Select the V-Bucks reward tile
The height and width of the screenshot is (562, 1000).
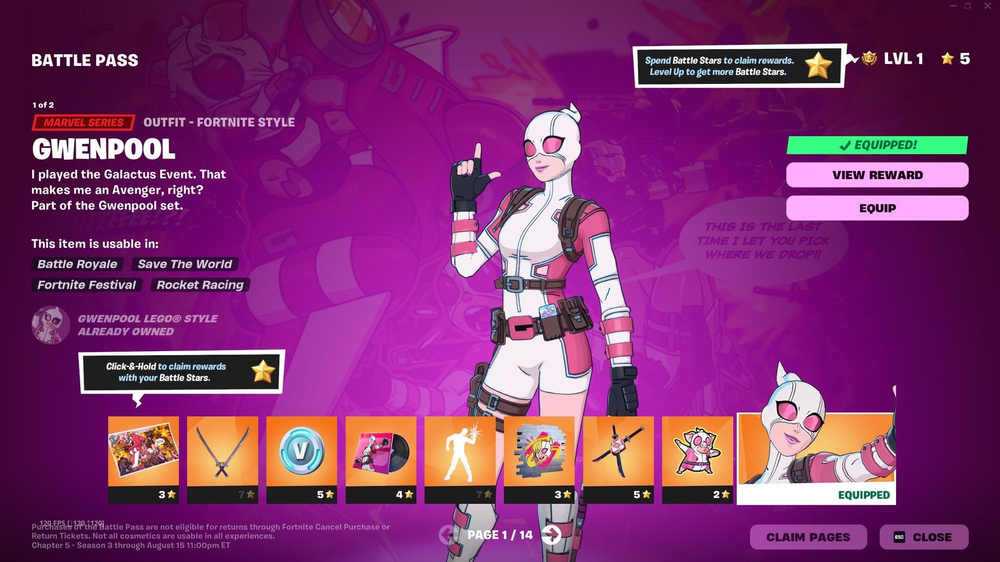tap(301, 452)
